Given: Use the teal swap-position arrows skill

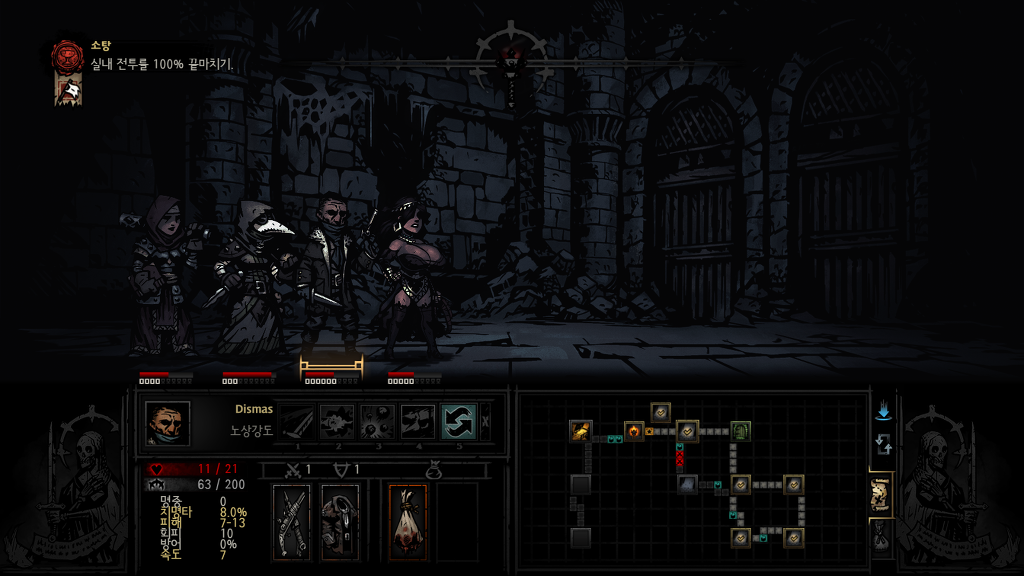Looking at the screenshot, I should tap(458, 422).
